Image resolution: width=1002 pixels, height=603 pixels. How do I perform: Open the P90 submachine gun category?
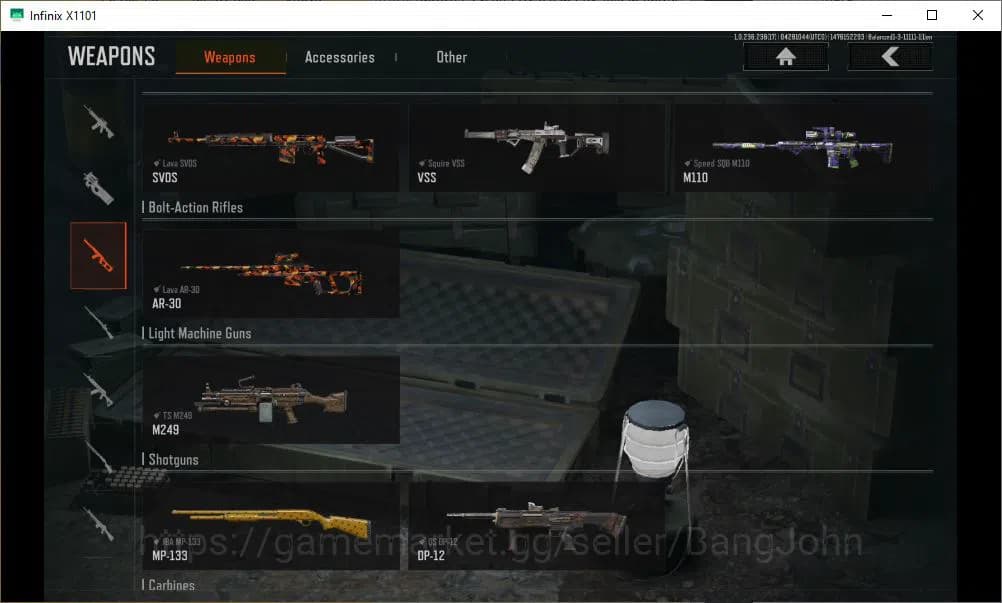[x=98, y=186]
